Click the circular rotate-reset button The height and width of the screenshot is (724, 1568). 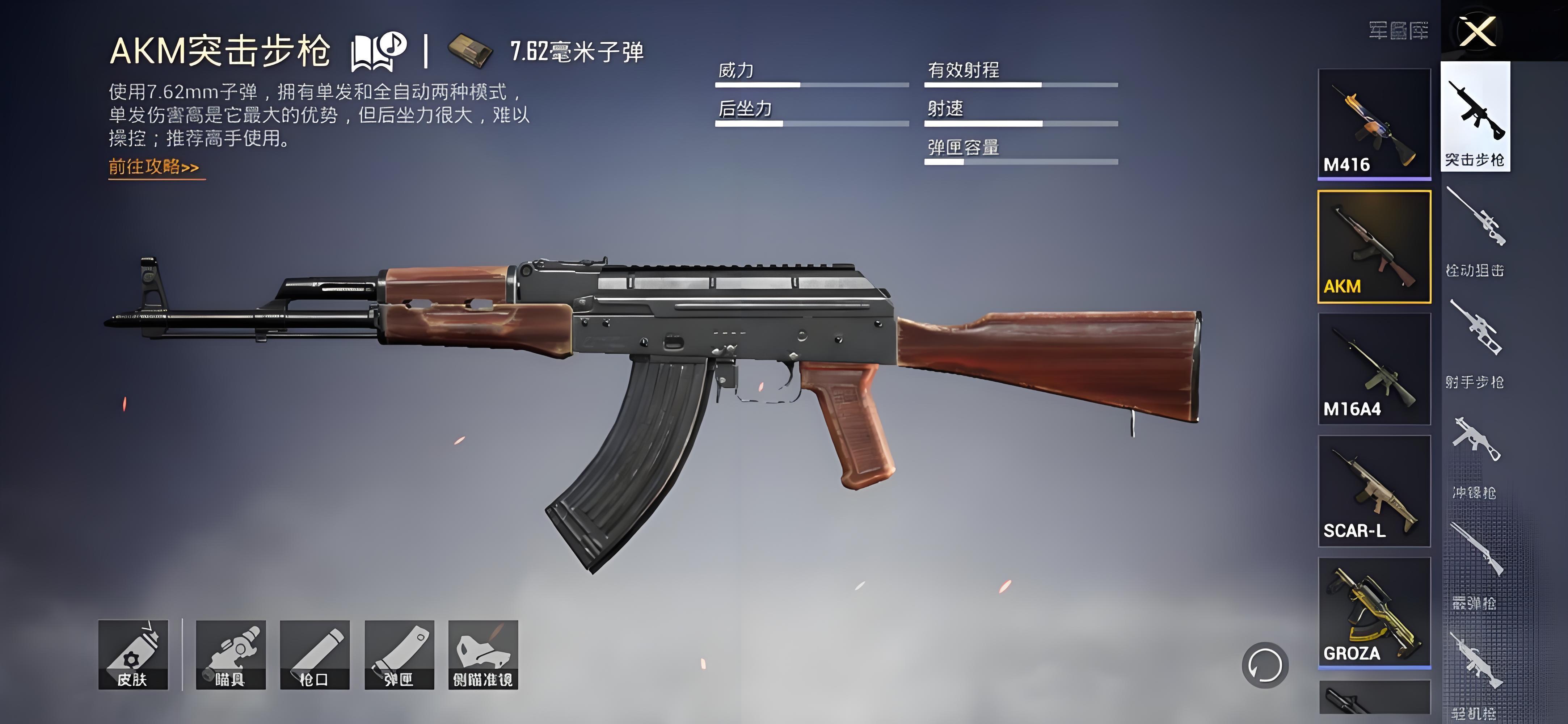click(1265, 665)
